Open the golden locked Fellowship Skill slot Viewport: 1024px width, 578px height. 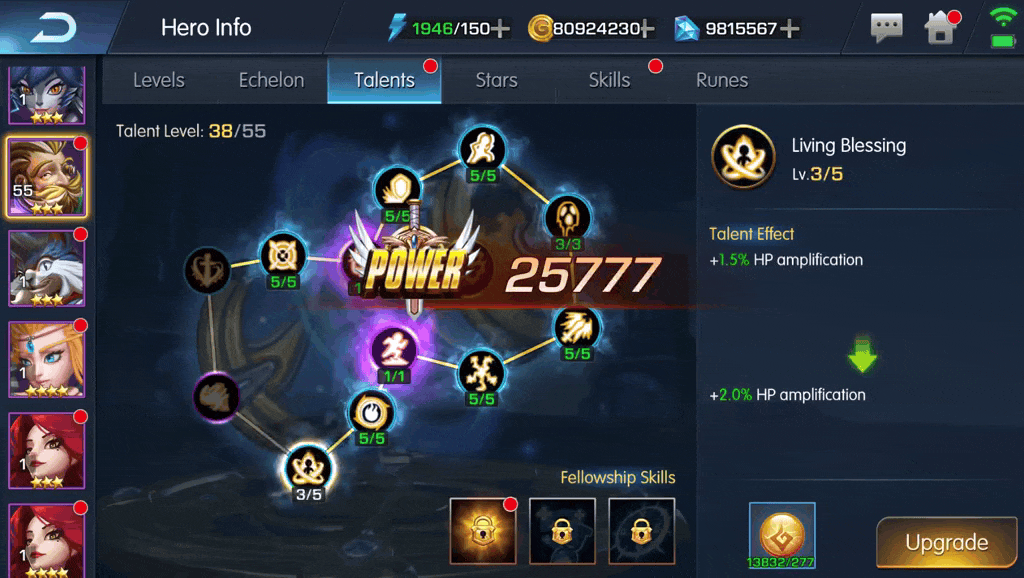[482, 530]
